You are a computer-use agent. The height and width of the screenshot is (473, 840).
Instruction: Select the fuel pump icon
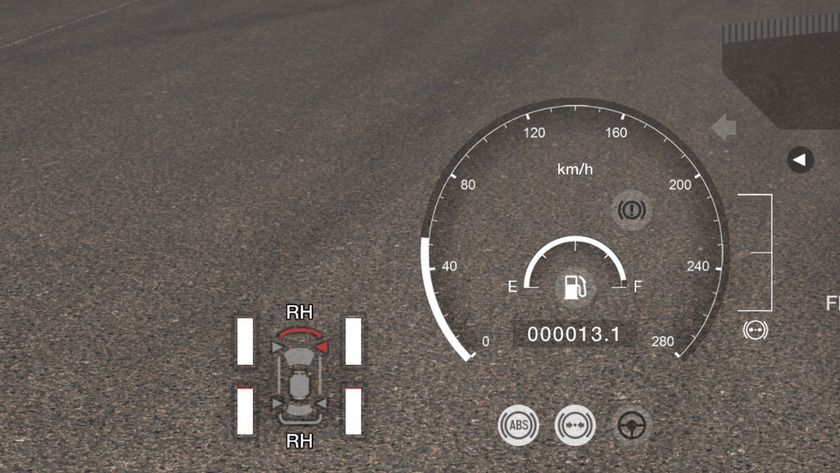coord(574,287)
